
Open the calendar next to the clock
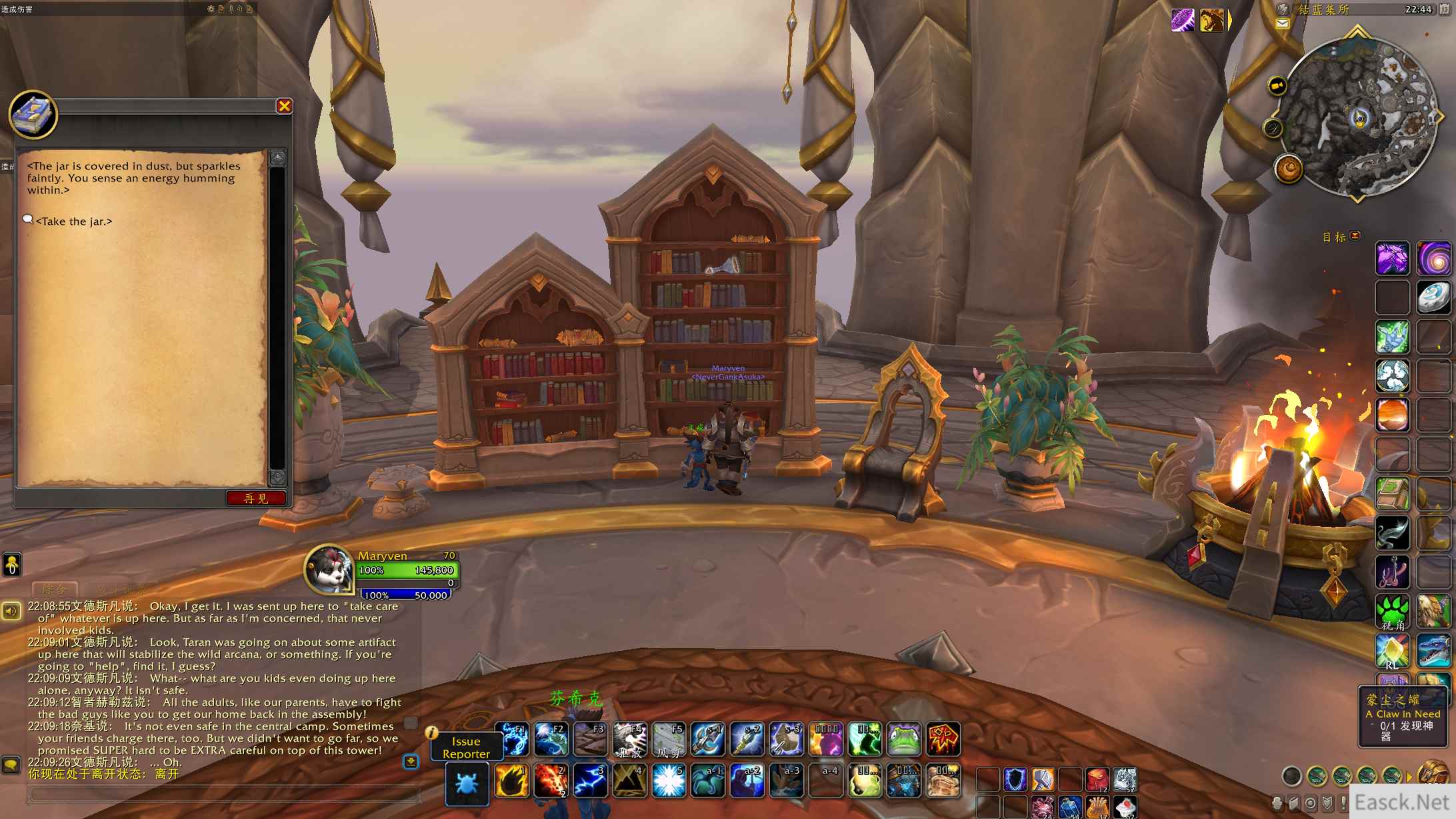click(1445, 9)
